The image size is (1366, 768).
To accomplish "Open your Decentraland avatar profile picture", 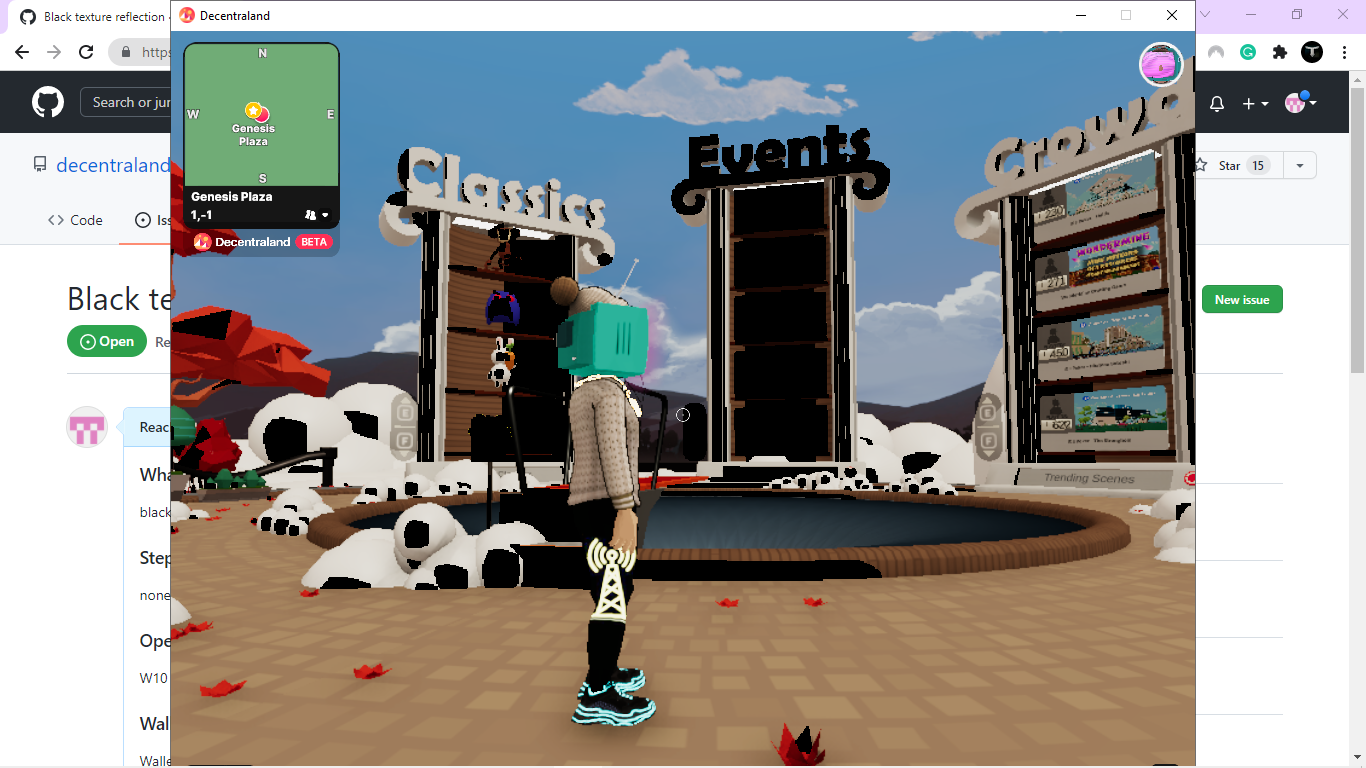I will click(x=1161, y=64).
